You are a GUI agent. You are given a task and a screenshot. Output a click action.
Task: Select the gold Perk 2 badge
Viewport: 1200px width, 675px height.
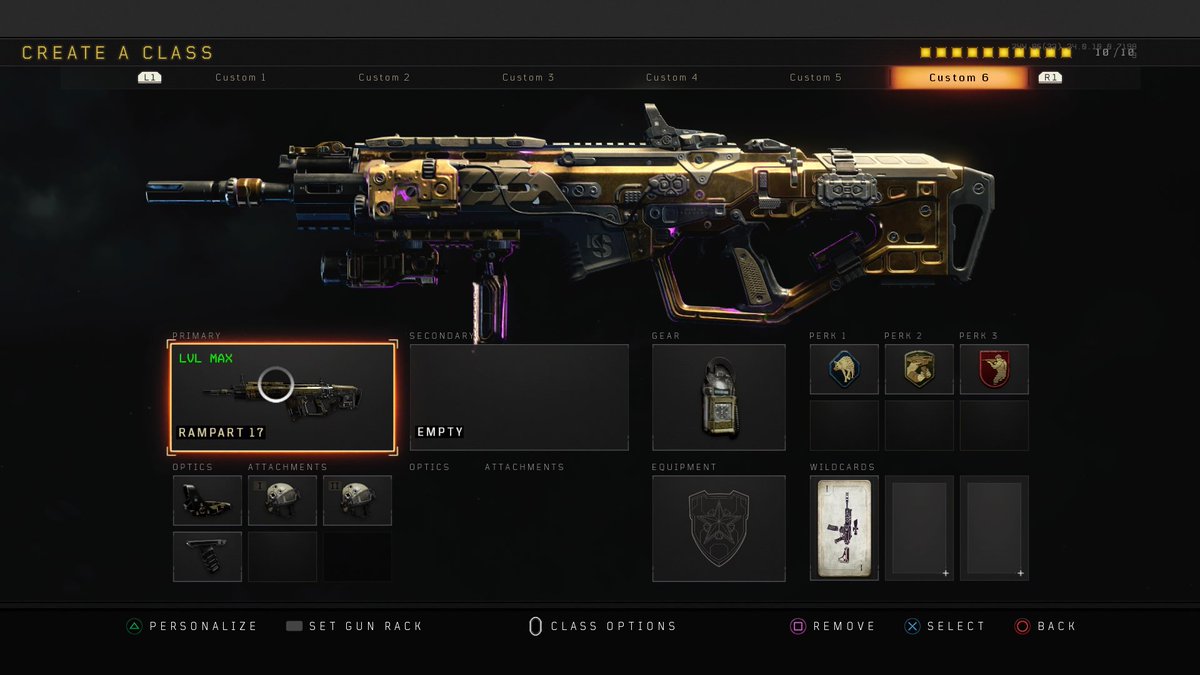919,369
